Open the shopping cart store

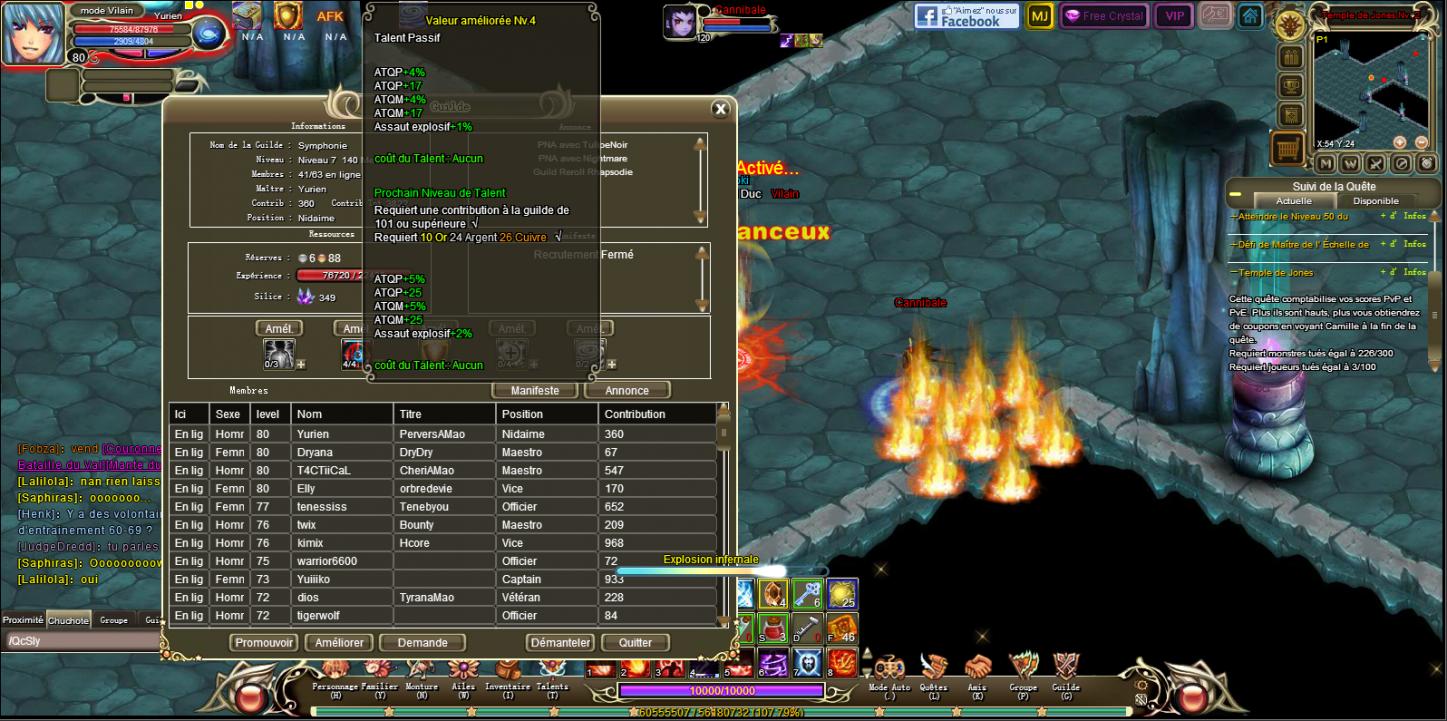click(1289, 148)
